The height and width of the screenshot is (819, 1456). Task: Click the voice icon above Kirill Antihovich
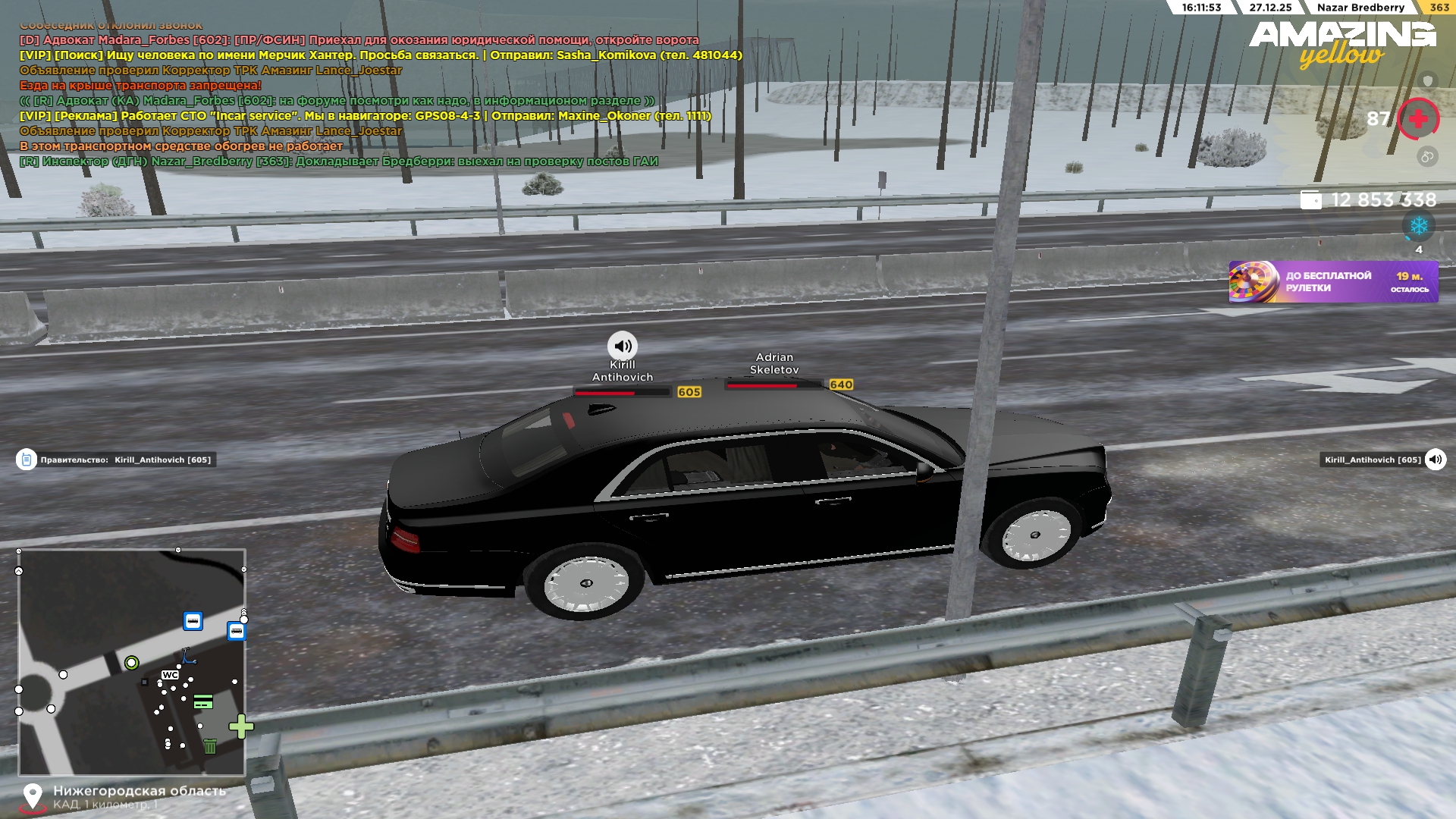pos(622,347)
